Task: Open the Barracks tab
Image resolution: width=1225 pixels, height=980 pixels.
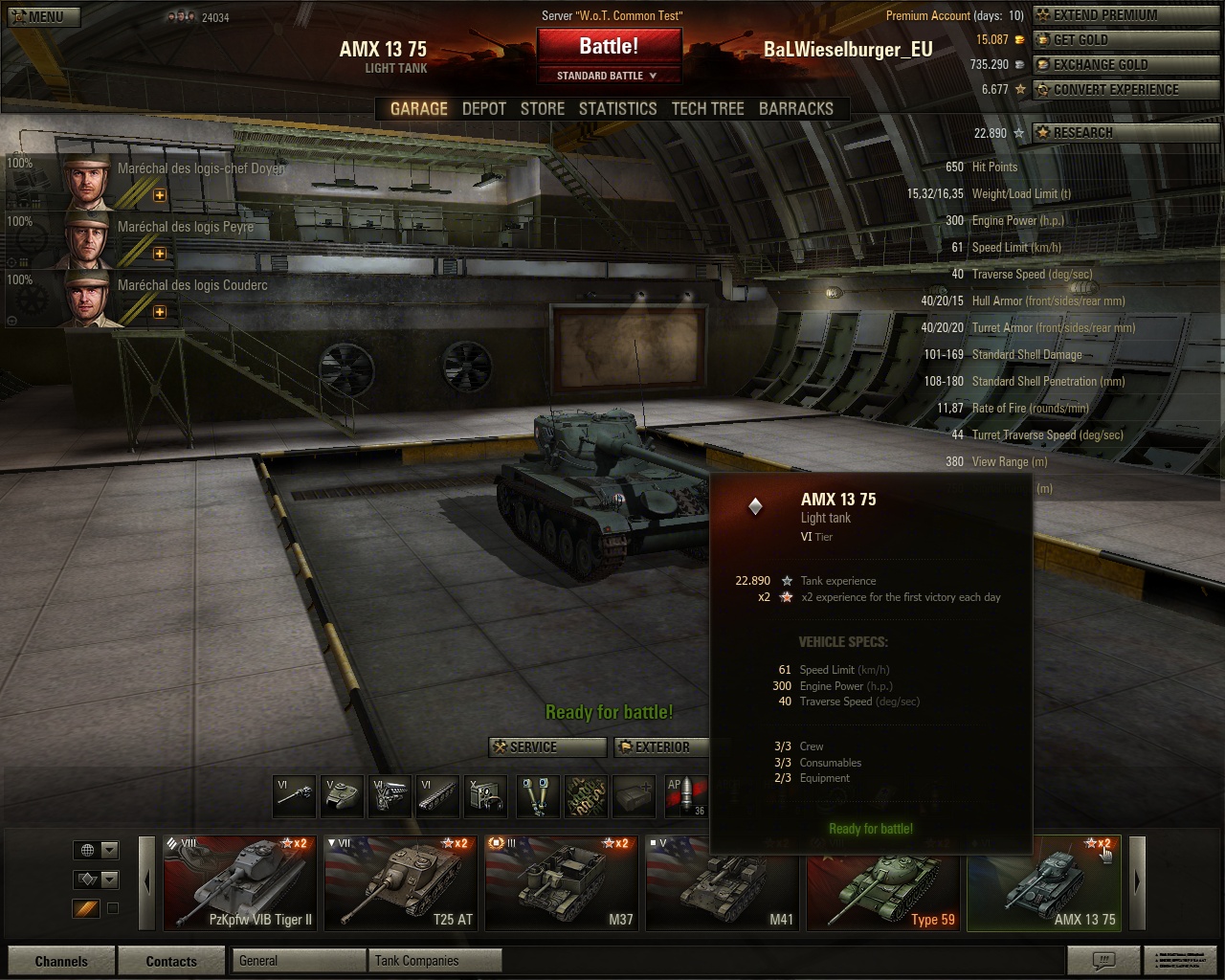Action: [795, 109]
